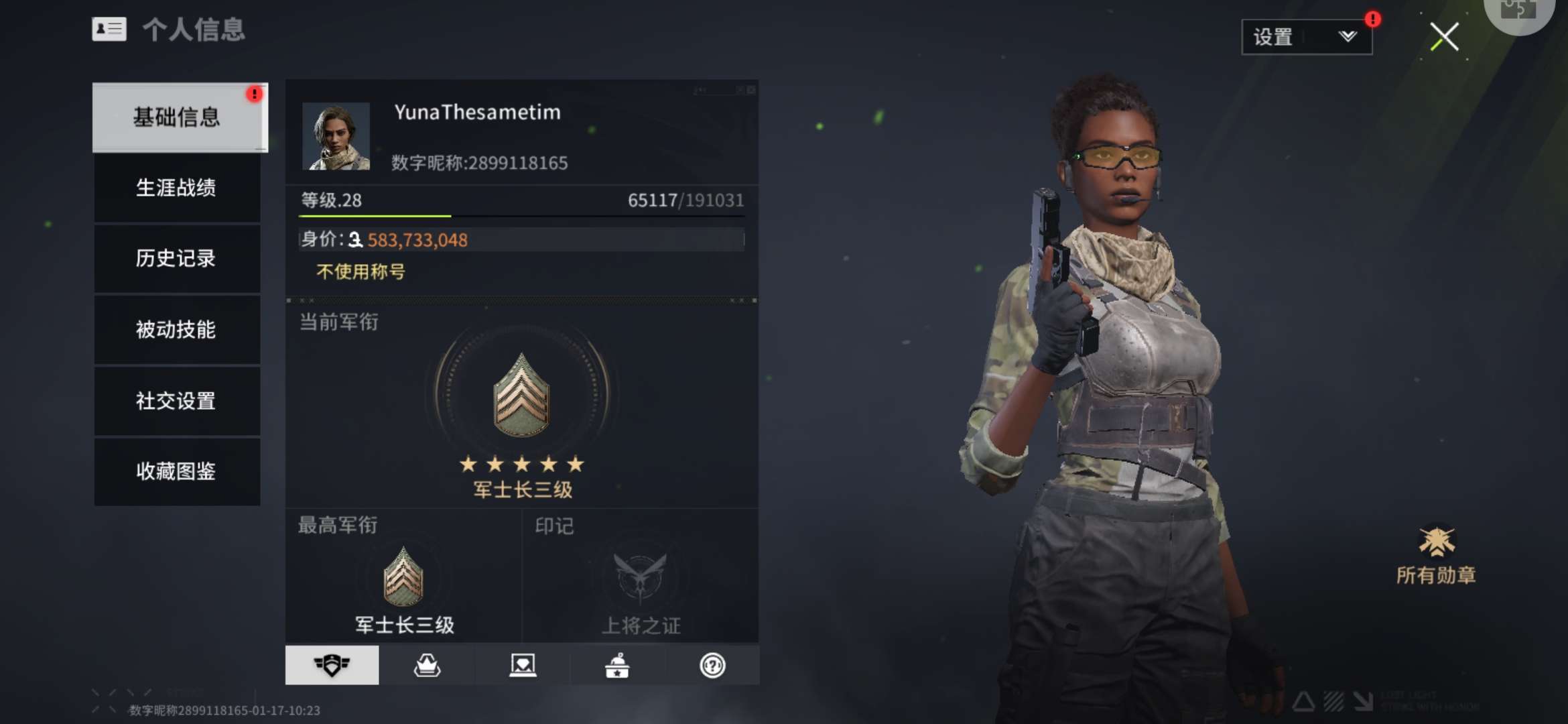Switch to 历史记录 tab
Viewport: 1568px width, 724px height.
[x=177, y=259]
